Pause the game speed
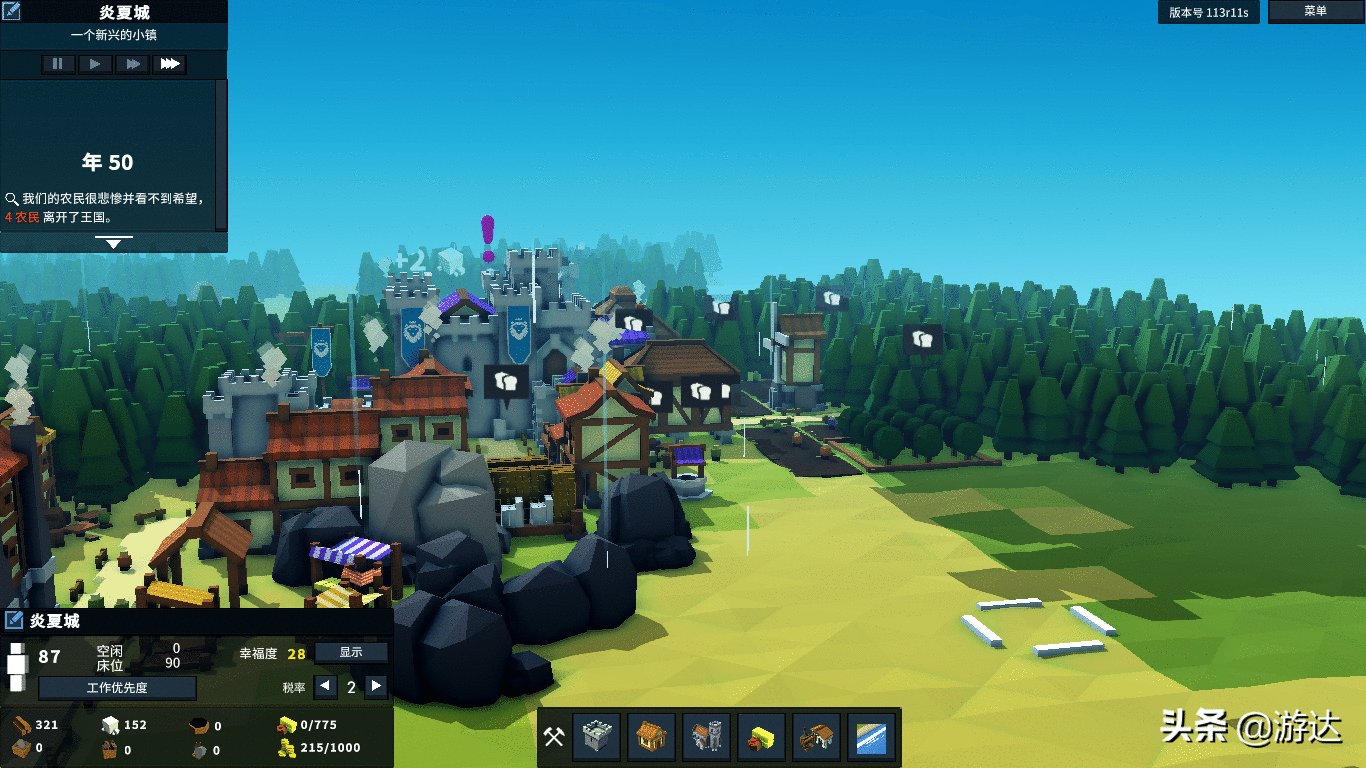Viewport: 1366px width, 768px height. (57, 64)
